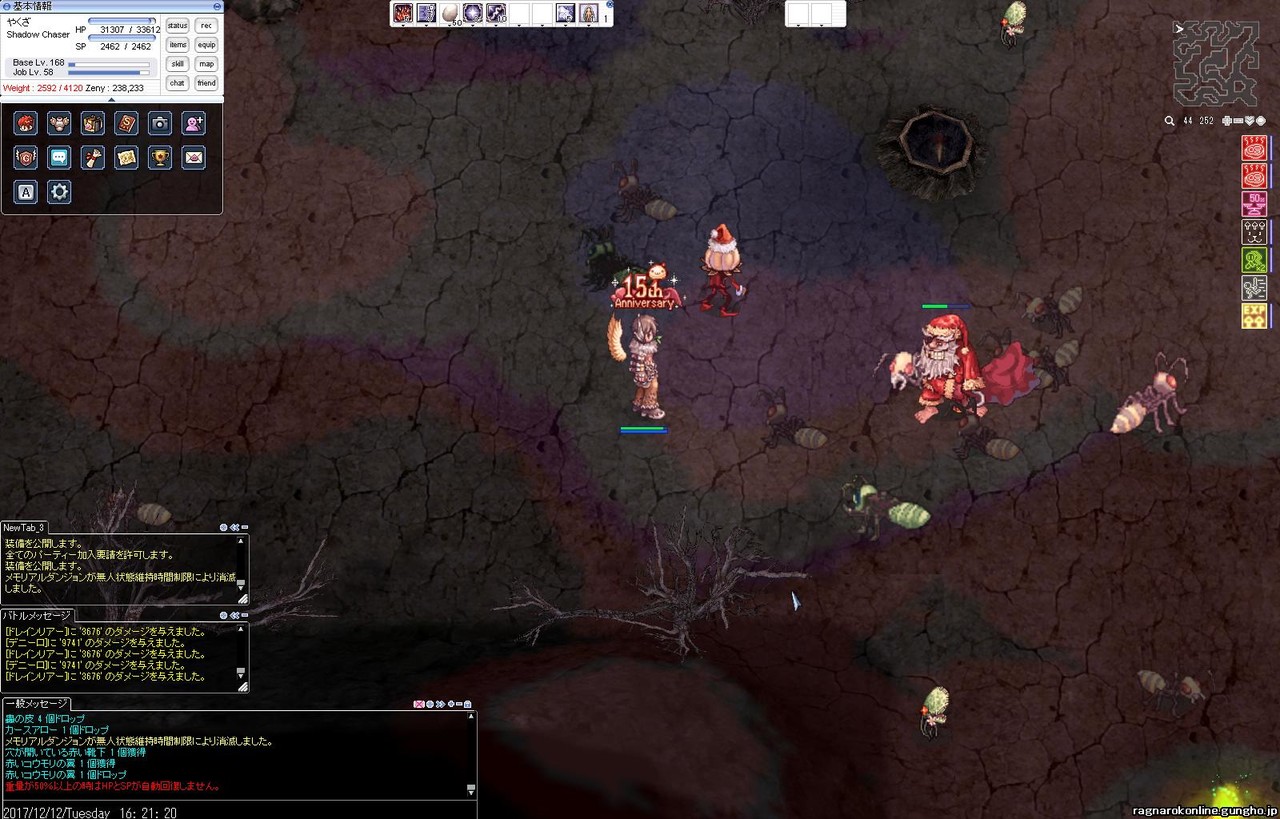Viewport: 1280px width, 819px height.
Task: Show the world map via map button
Action: pos(206,64)
